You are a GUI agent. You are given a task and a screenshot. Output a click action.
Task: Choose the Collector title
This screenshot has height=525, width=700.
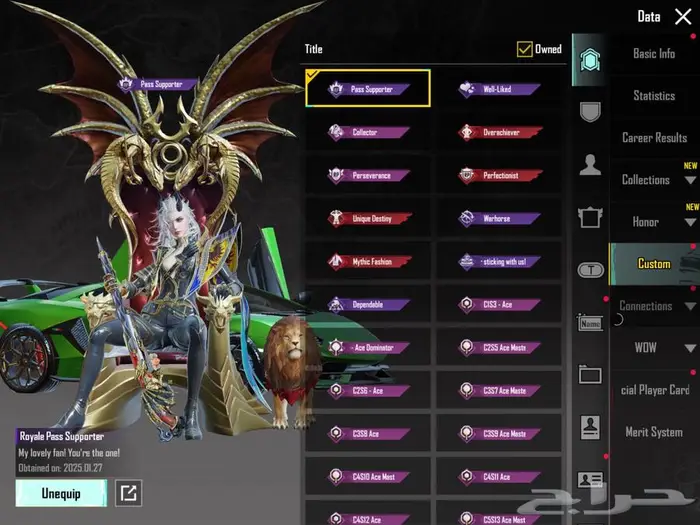pos(367,132)
